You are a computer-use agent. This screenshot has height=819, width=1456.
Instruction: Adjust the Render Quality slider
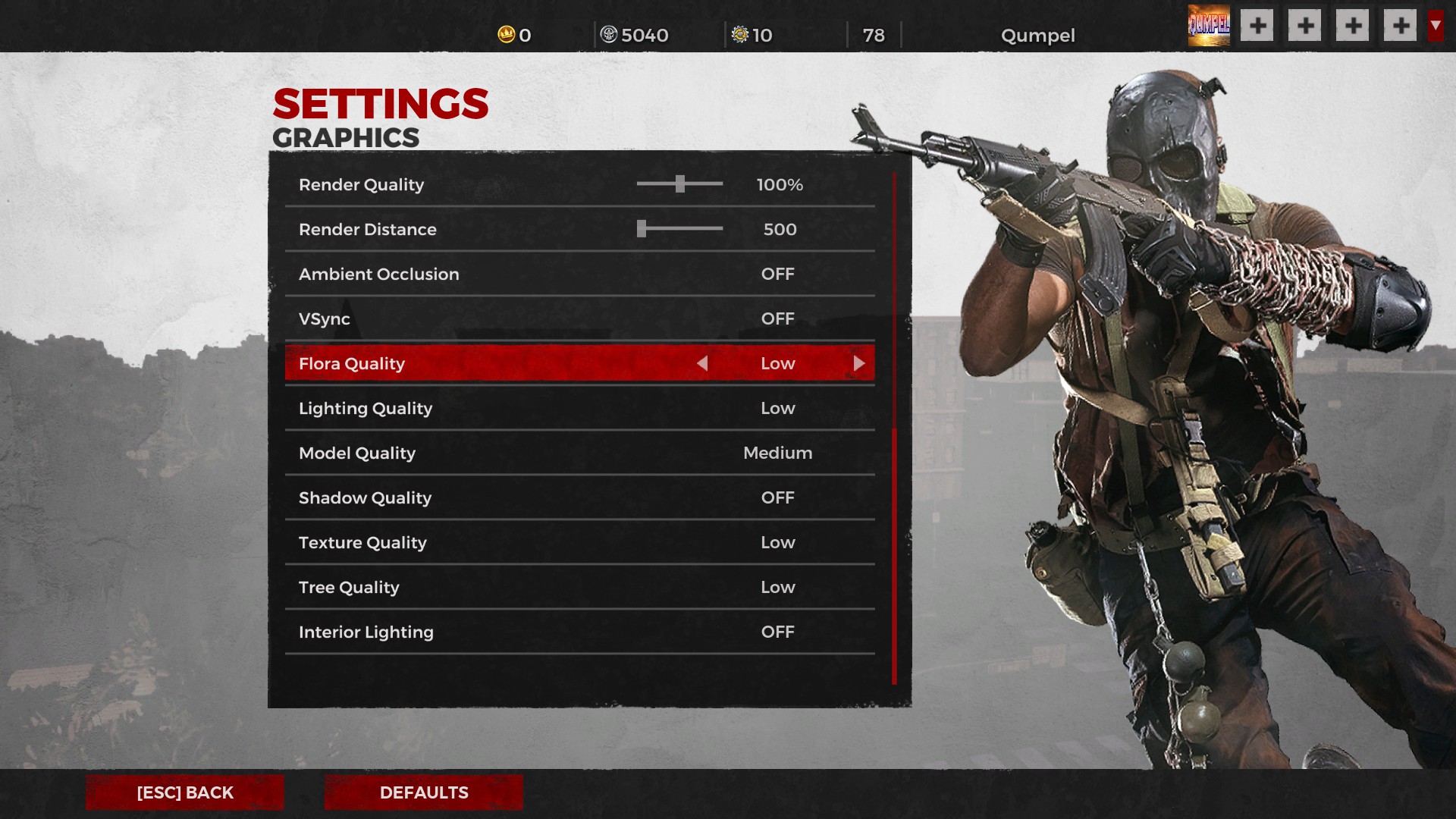coord(680,184)
